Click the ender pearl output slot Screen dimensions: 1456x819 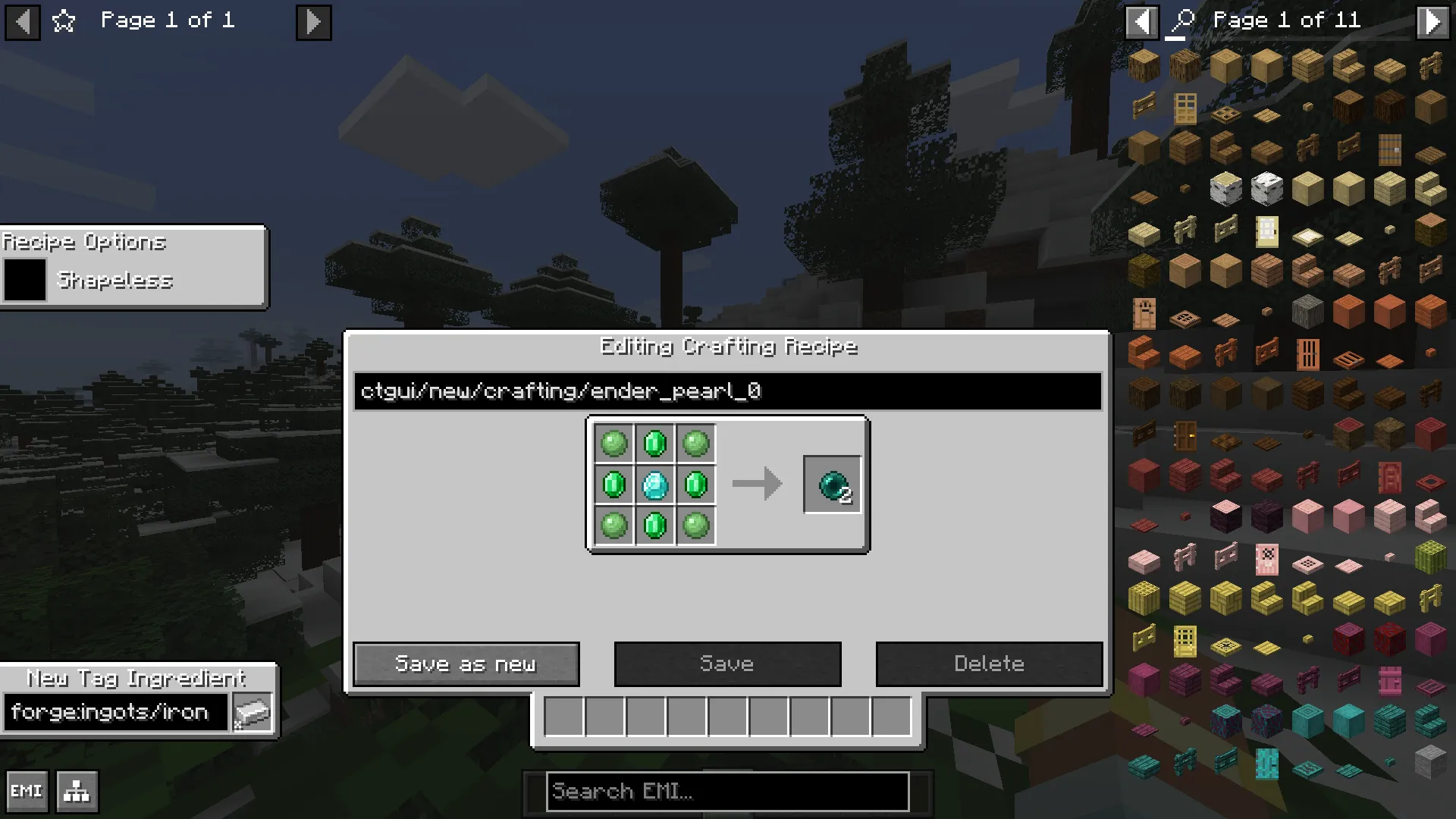[832, 484]
